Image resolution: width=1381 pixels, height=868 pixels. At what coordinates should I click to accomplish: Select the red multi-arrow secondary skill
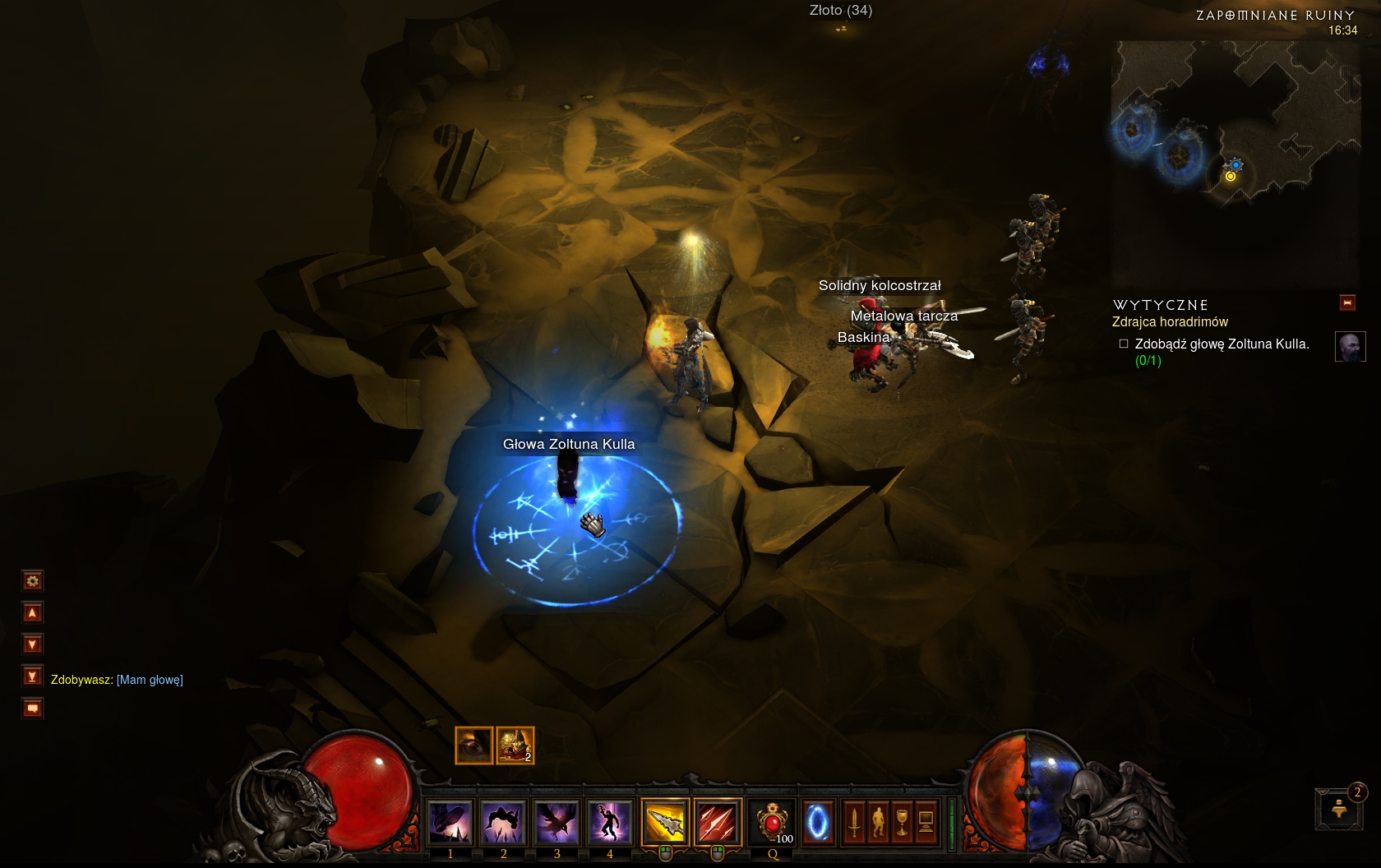pyautogui.click(x=717, y=822)
